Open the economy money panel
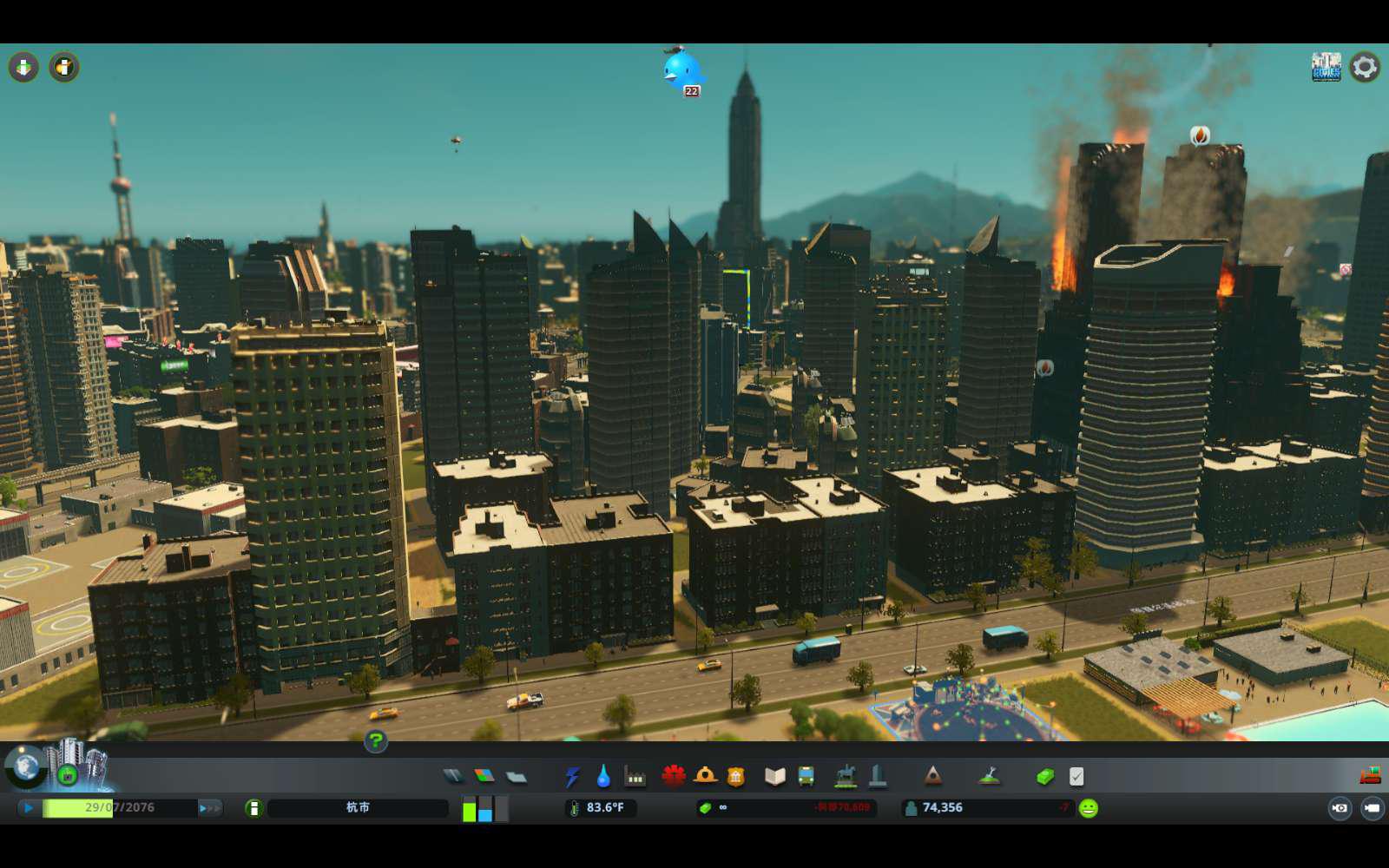Image resolution: width=1389 pixels, height=868 pixels. pos(1045,776)
